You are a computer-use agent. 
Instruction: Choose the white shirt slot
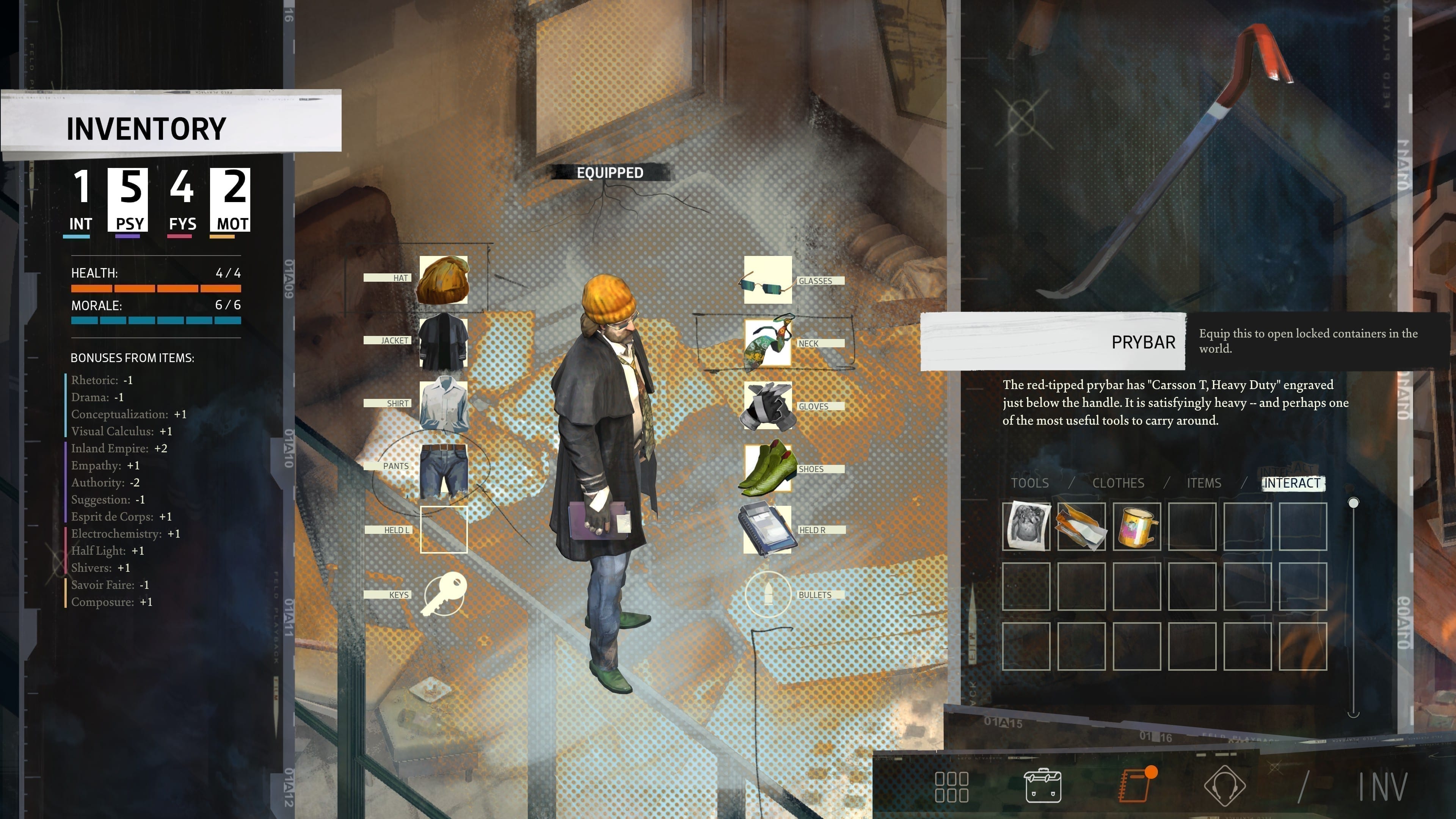click(444, 405)
